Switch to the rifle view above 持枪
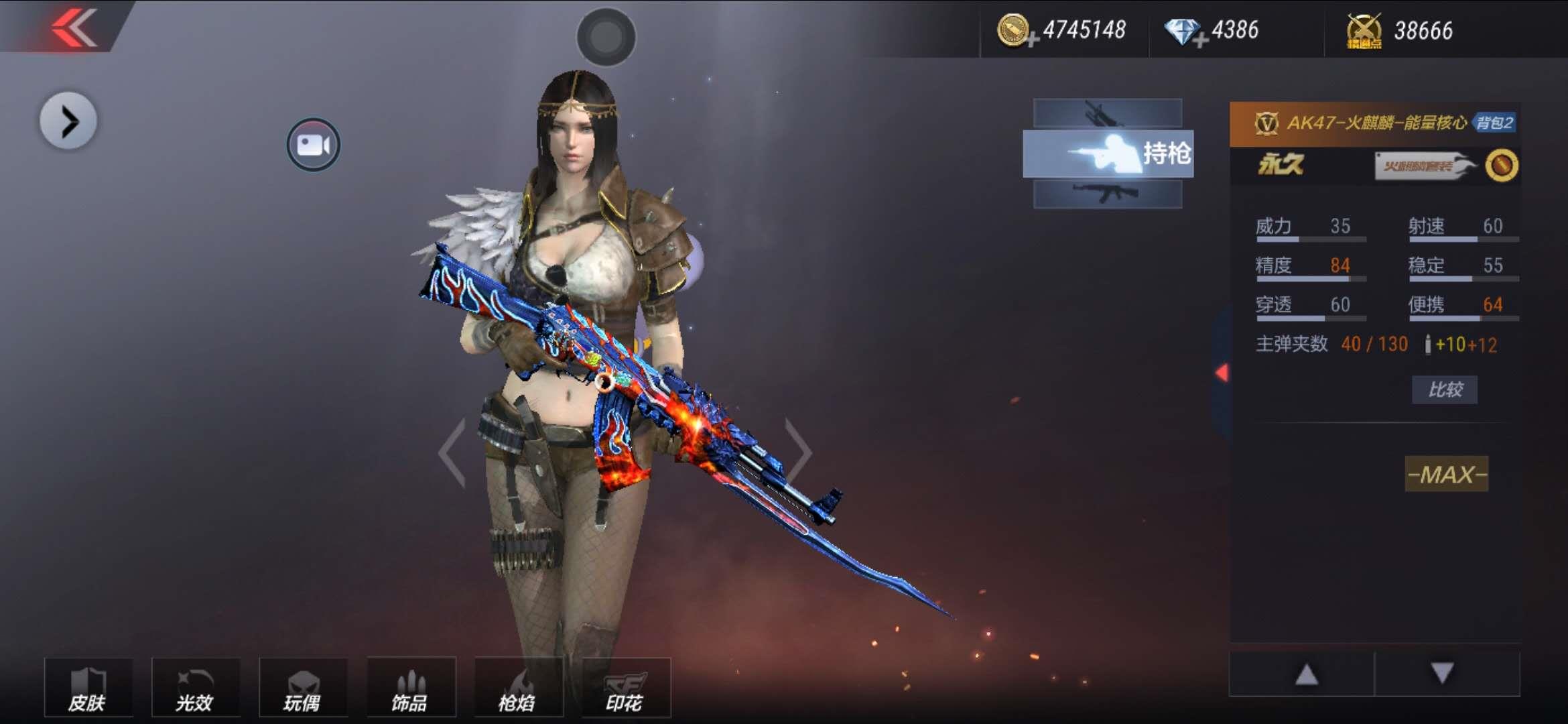 [x=1107, y=113]
